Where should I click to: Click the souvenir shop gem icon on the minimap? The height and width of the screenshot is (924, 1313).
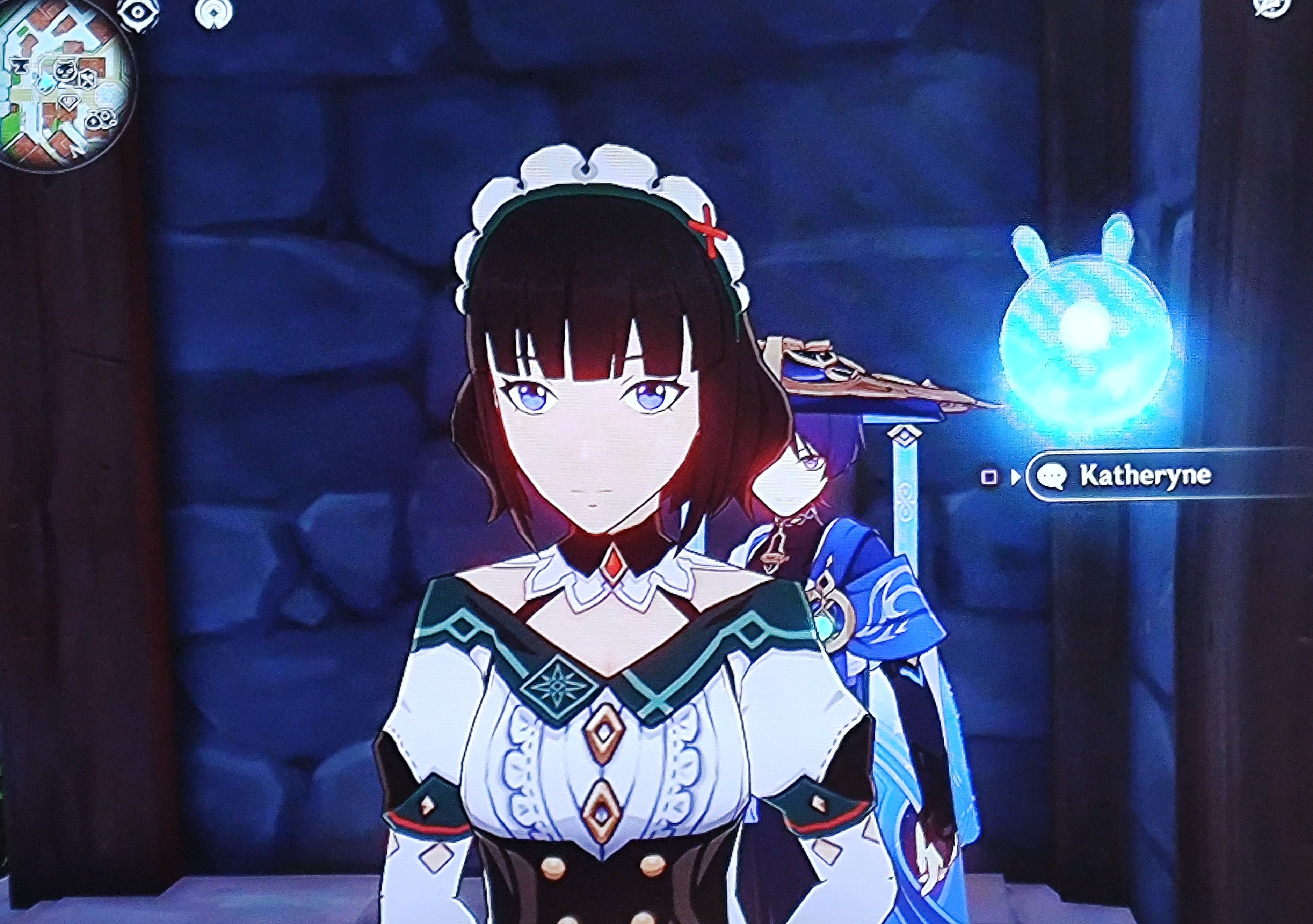click(69, 102)
